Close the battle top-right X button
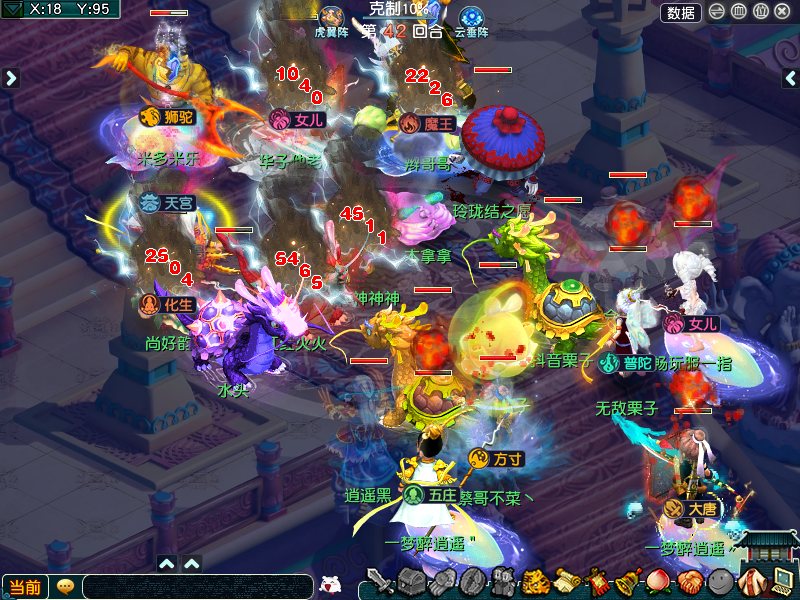 click(x=782, y=11)
